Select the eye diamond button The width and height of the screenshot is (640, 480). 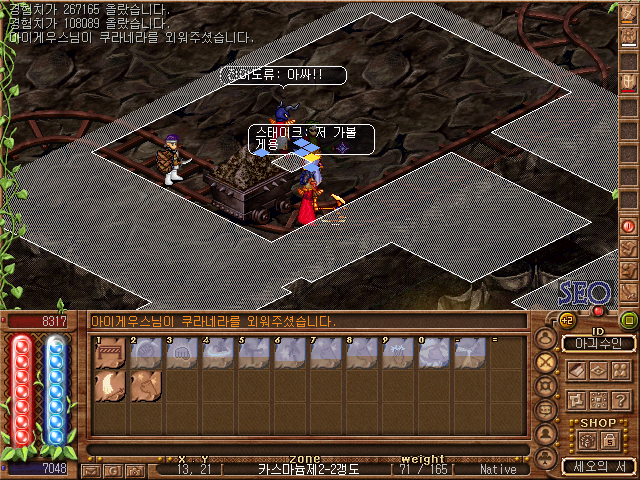[598, 370]
